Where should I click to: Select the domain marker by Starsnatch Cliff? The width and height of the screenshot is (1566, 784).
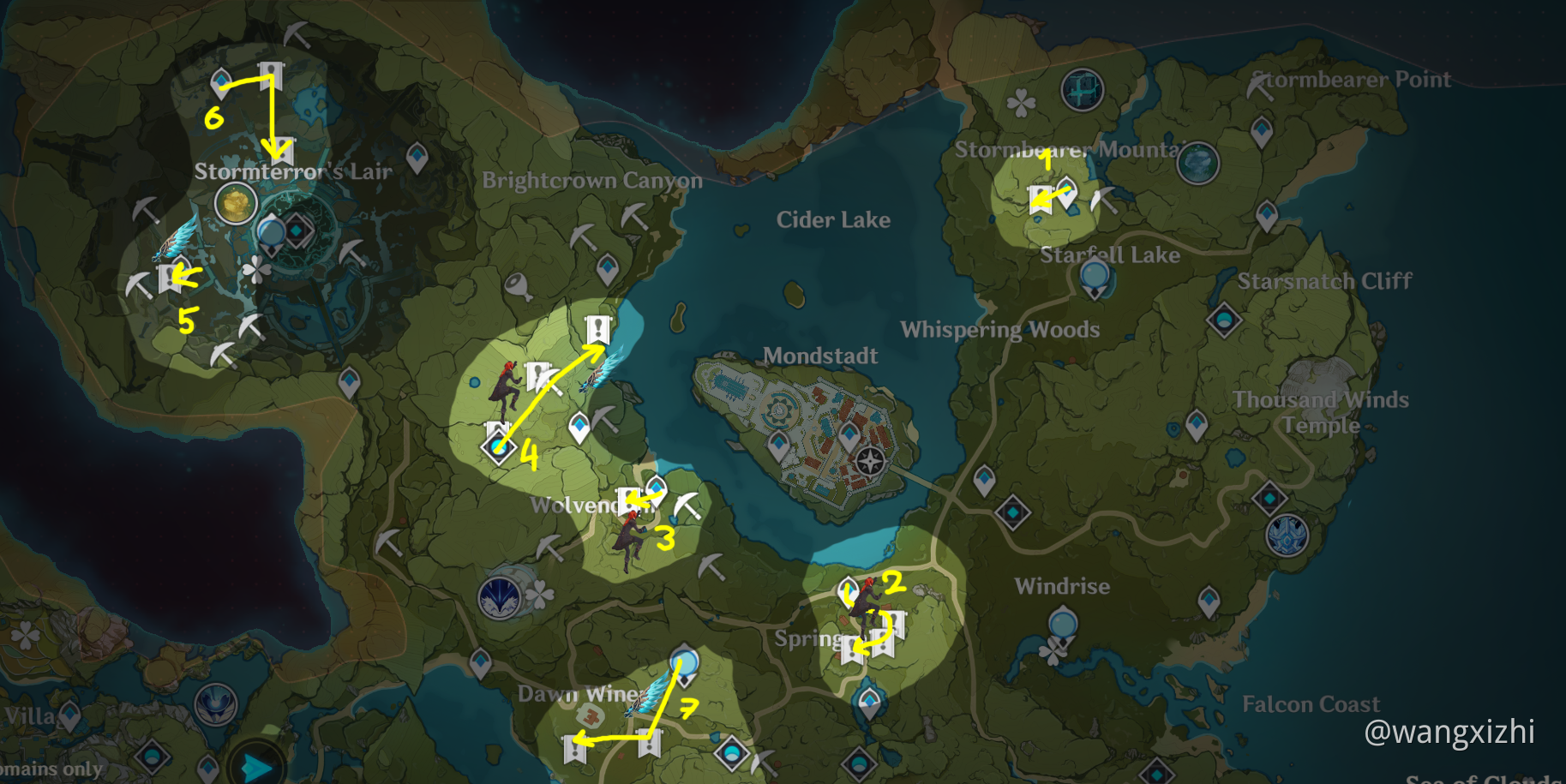1224,320
